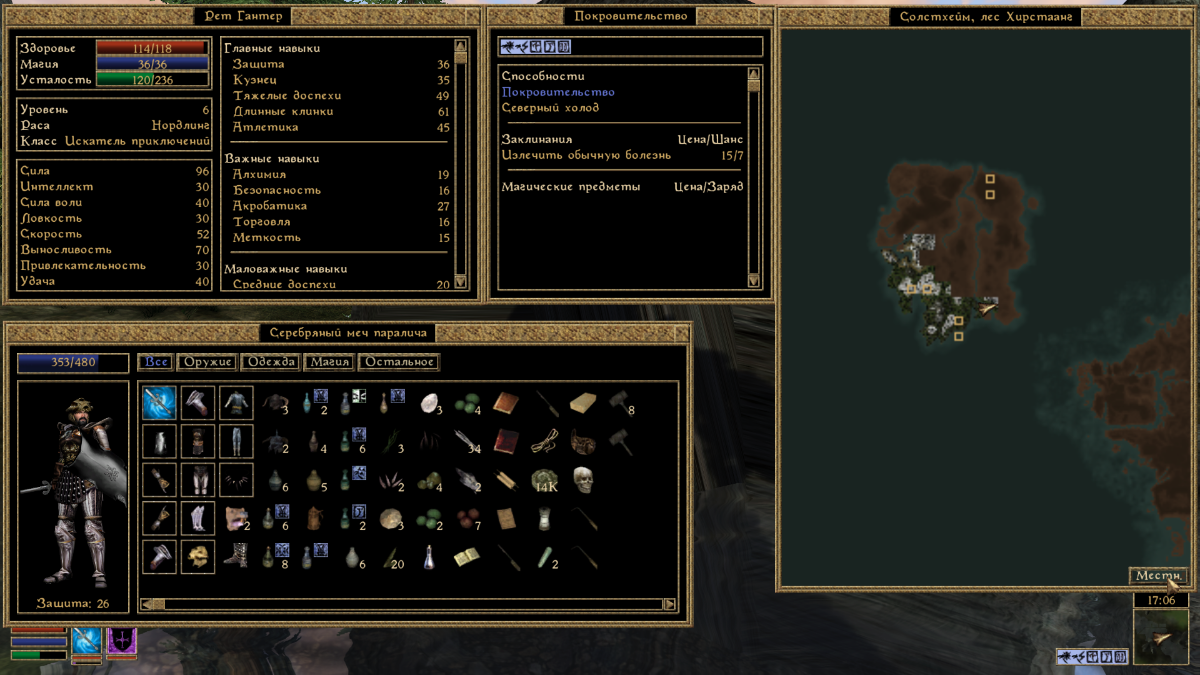
Task: Select the stack of 34 feathers
Action: (x=467, y=440)
